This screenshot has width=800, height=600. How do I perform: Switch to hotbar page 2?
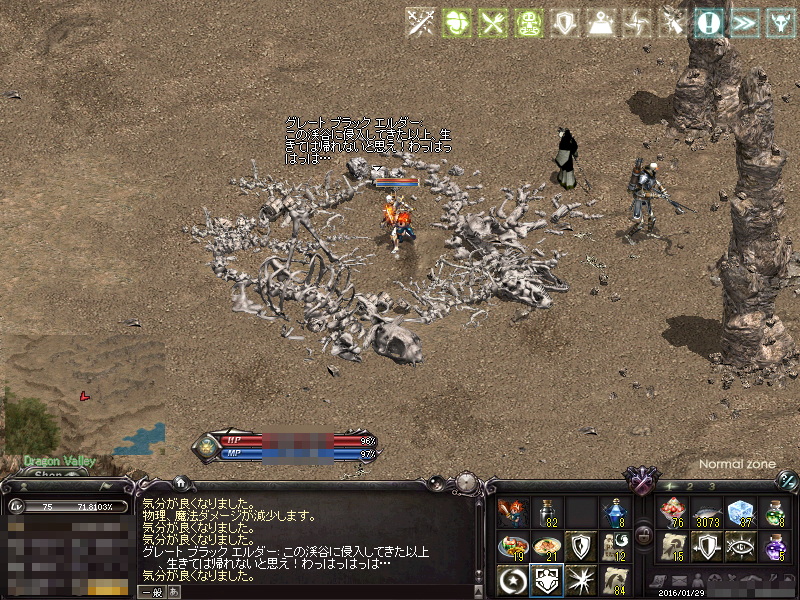690,486
